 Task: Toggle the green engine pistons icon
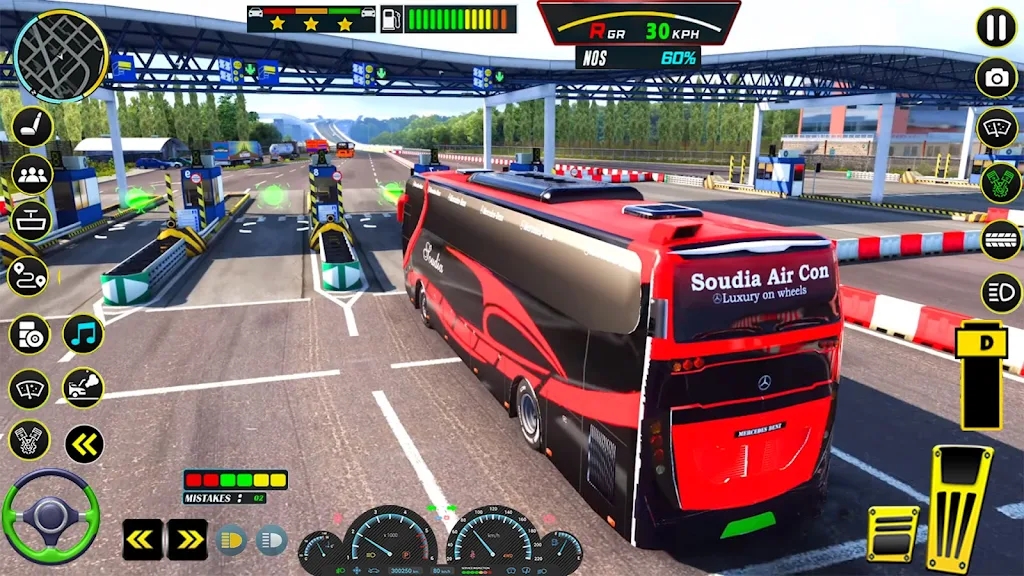pos(1000,183)
